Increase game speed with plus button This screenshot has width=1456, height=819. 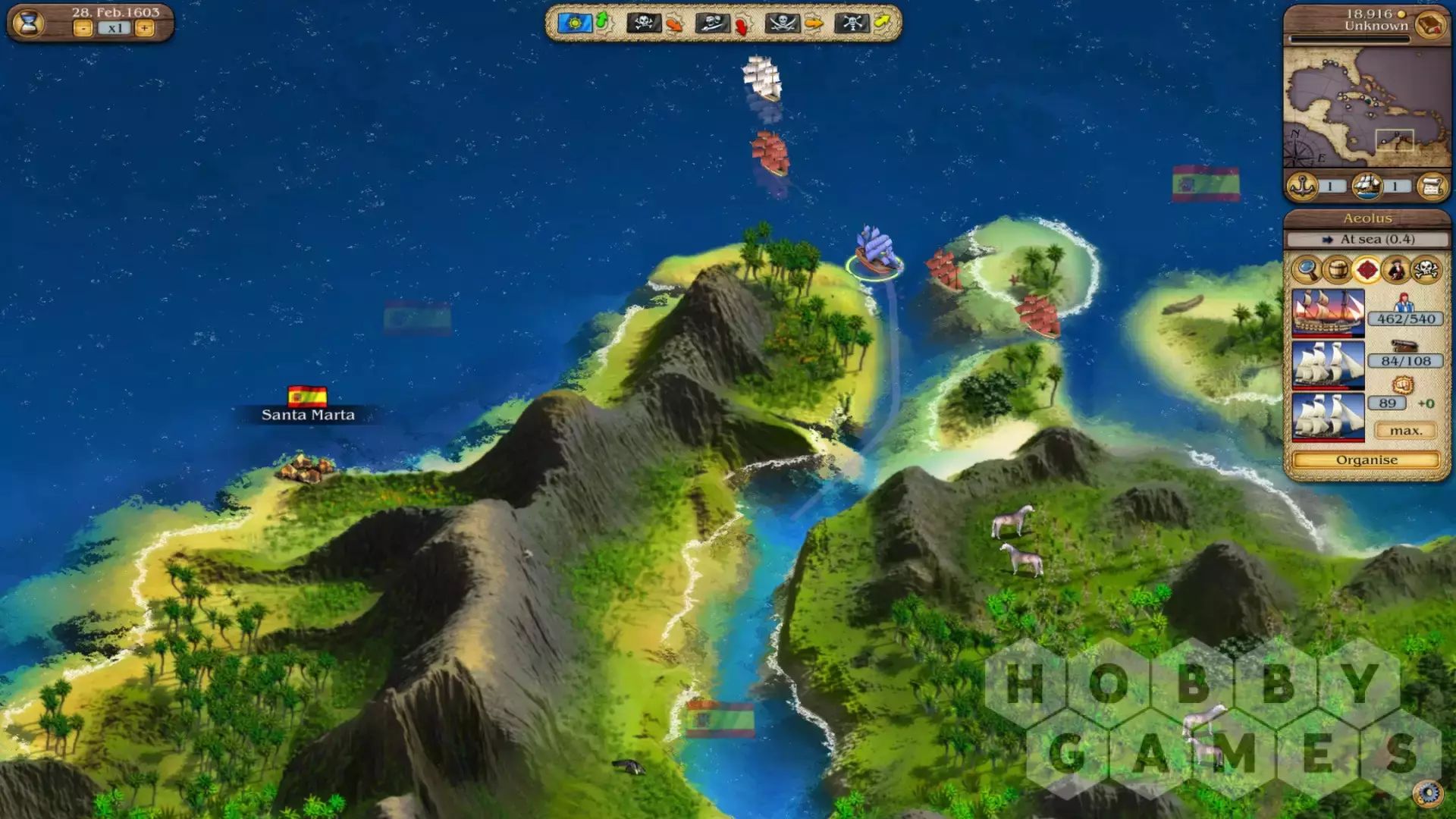pos(144,29)
